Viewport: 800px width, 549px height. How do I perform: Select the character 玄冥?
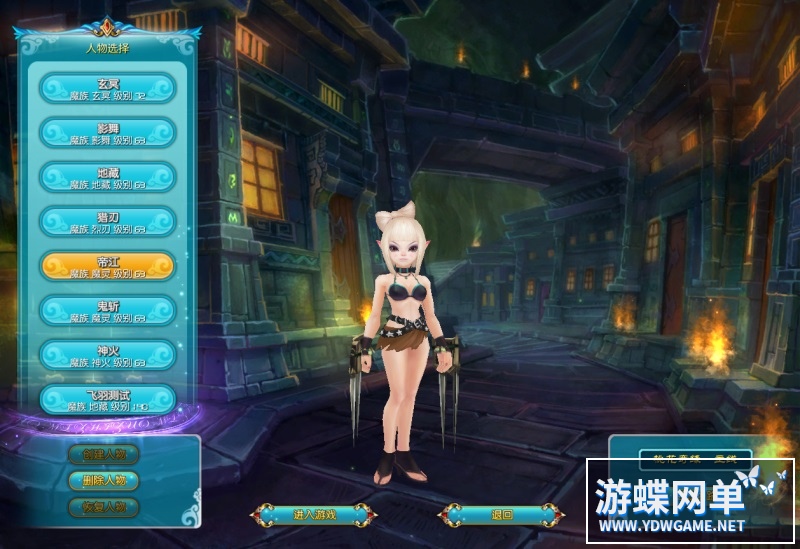point(108,89)
